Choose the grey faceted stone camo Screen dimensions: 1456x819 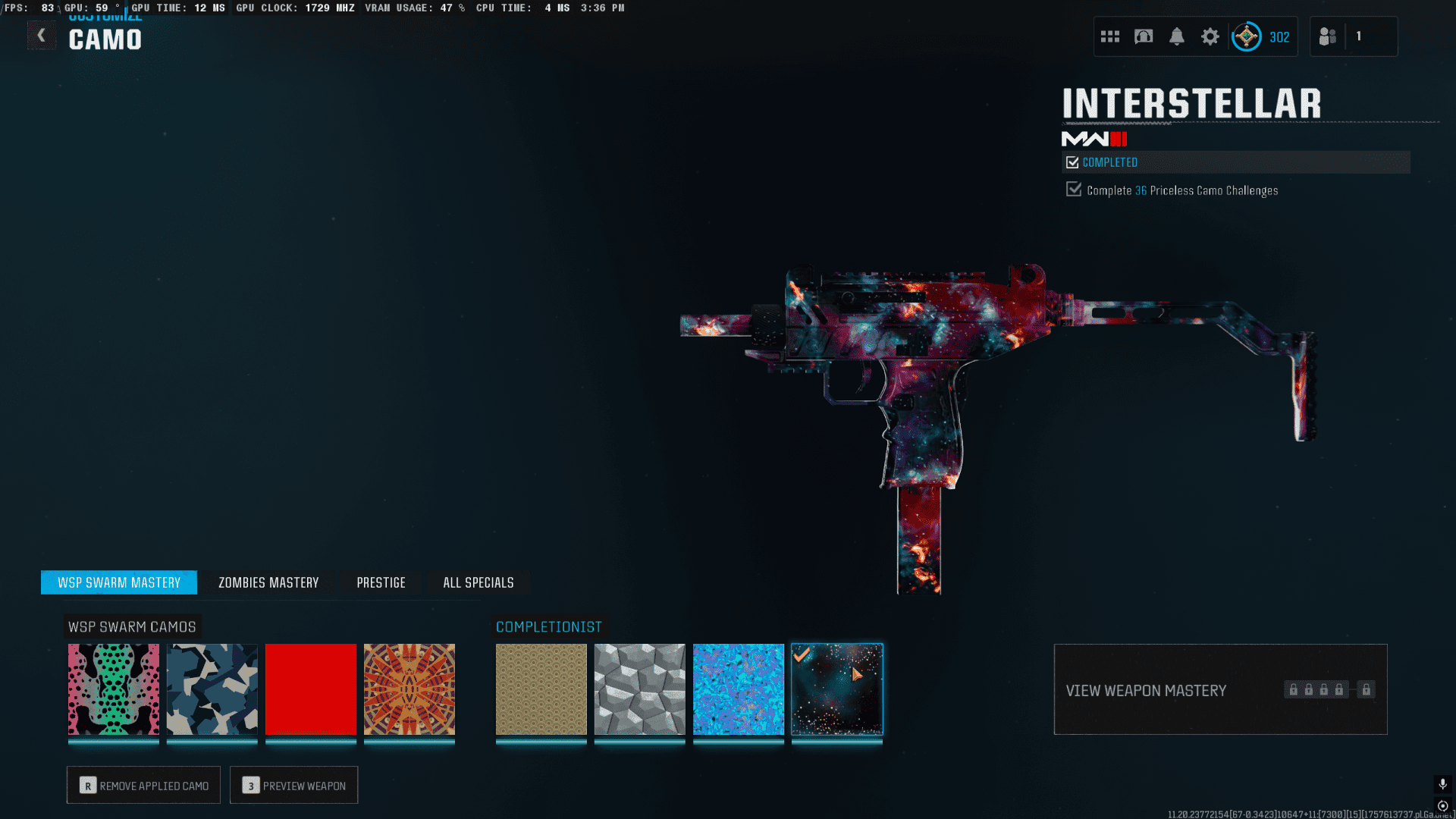click(x=640, y=689)
